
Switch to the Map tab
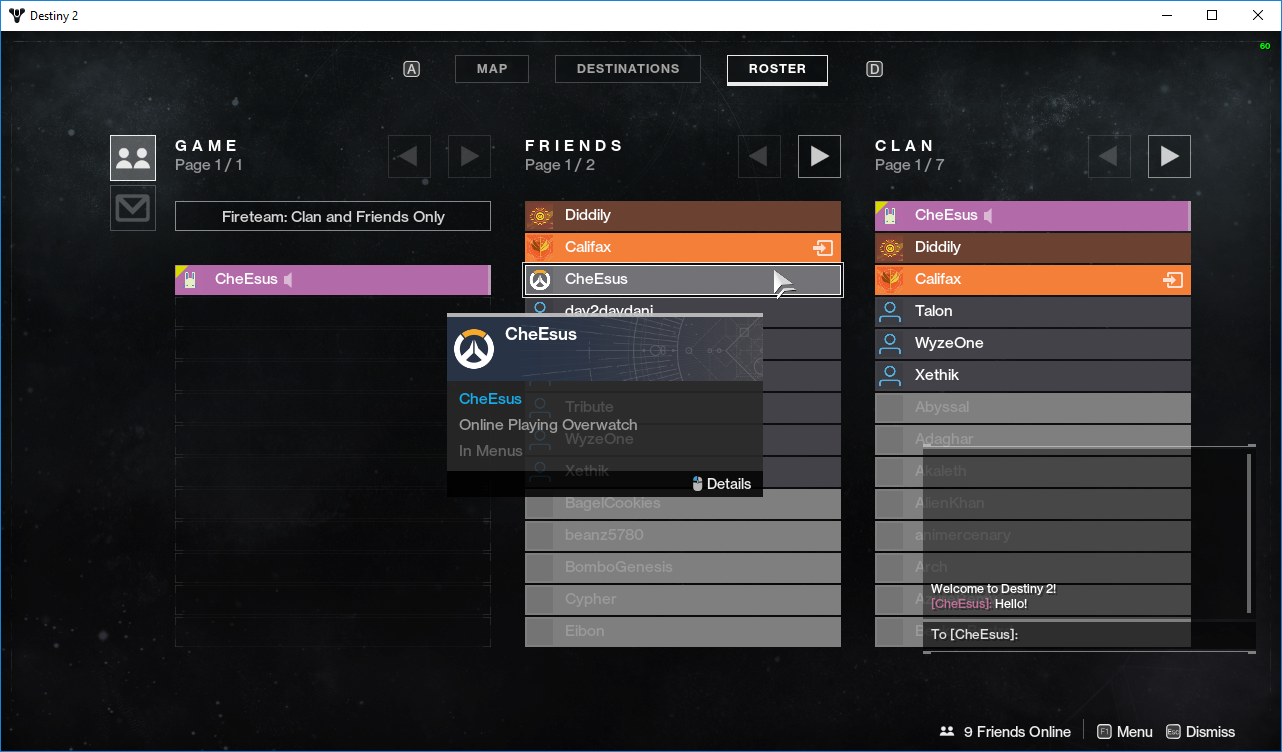491,69
